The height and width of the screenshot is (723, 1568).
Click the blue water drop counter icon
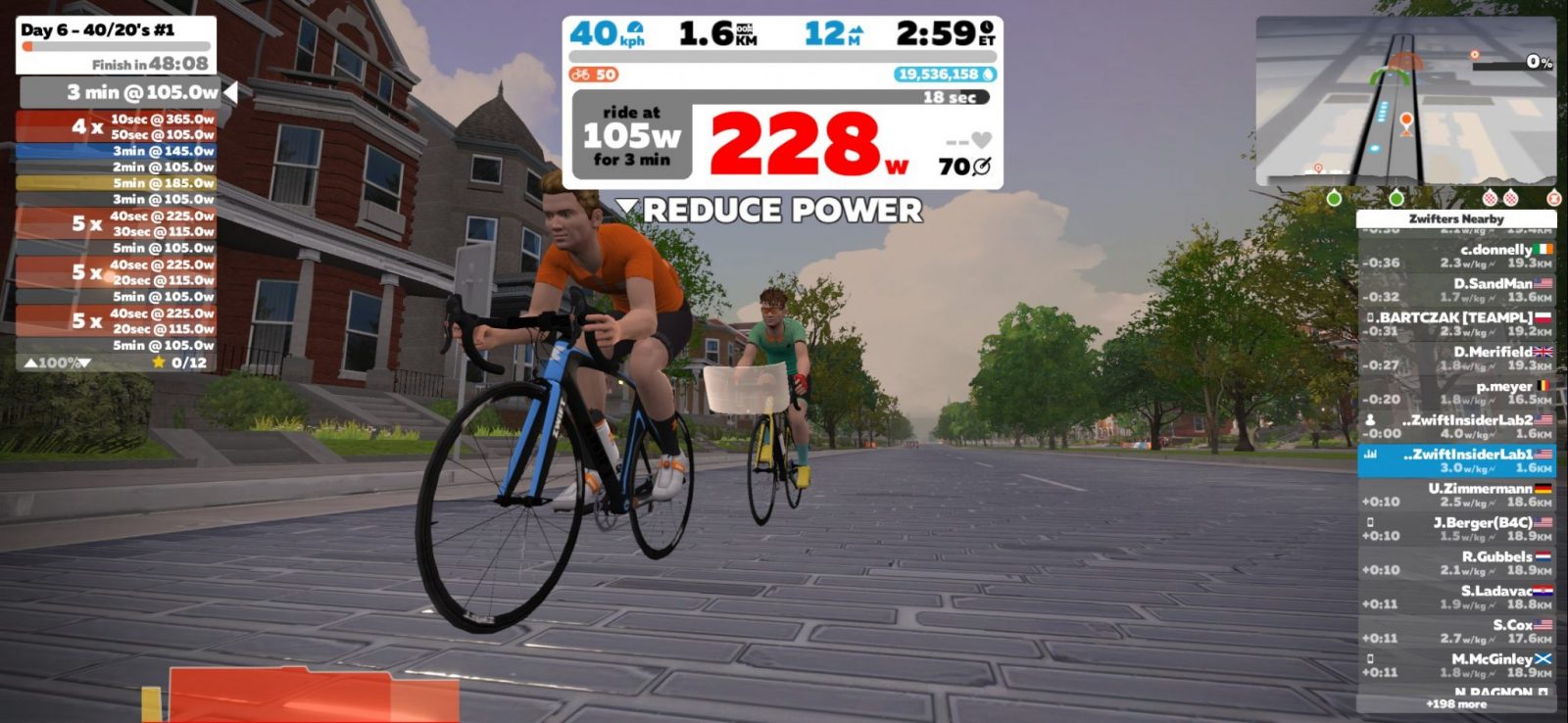tap(987, 73)
